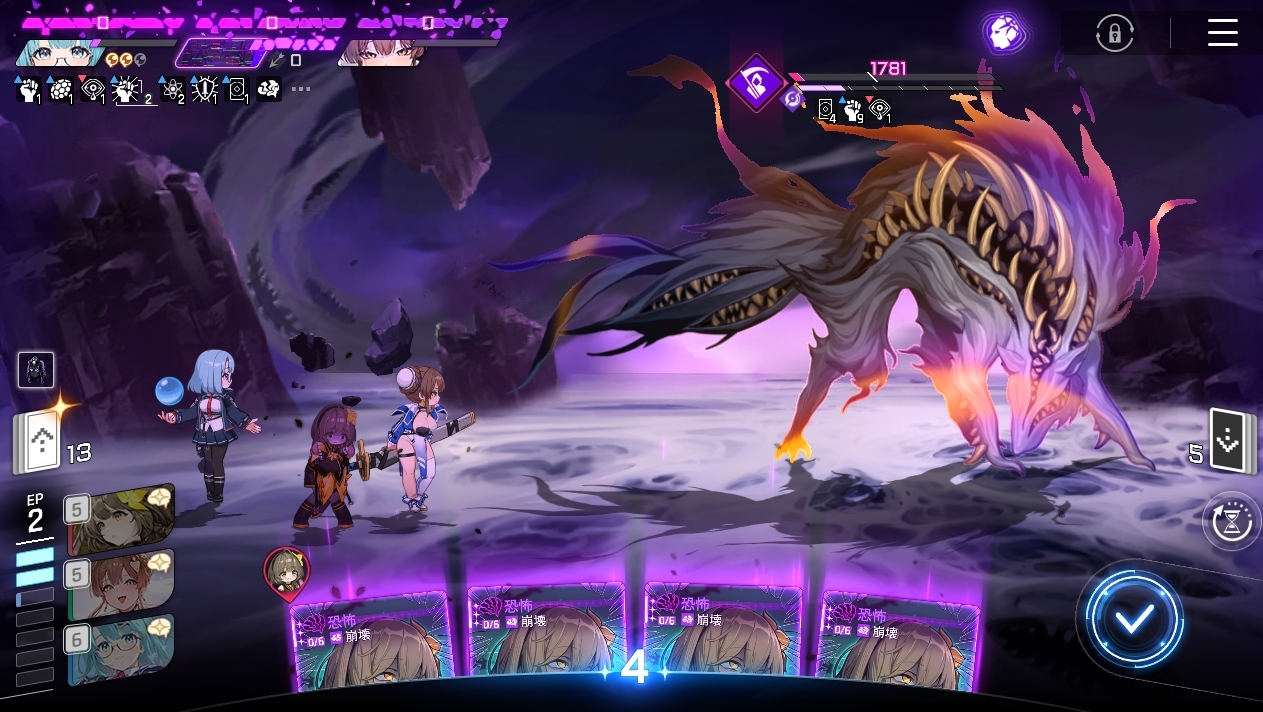Inspect the fist buff status icon
Viewport: 1263px width, 712px height.
27,90
